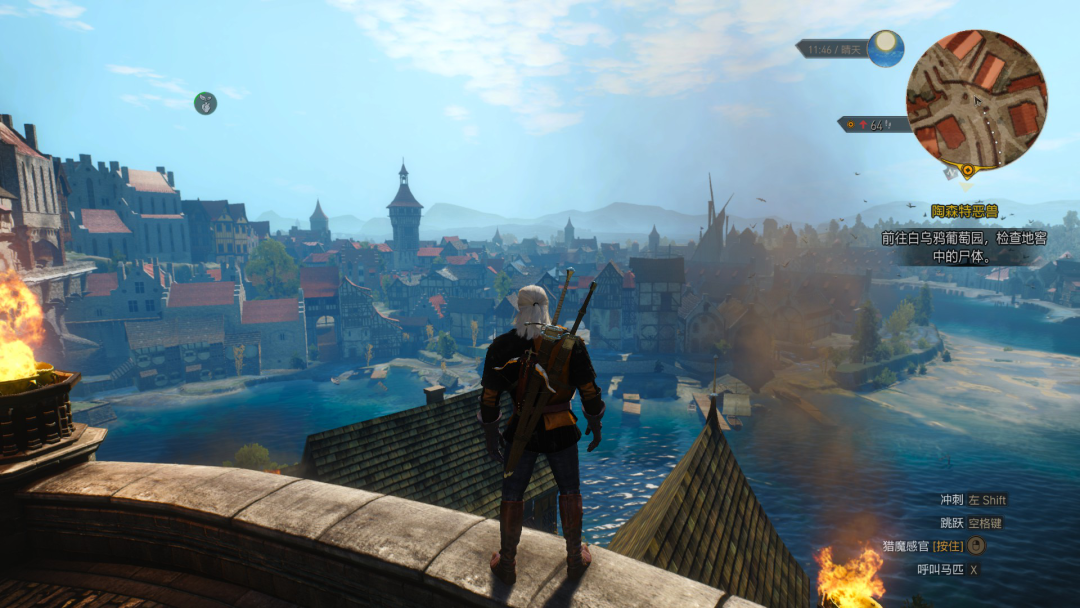This screenshot has width=1080, height=608.
Task: Click the circular minimap
Action: click(x=975, y=98)
